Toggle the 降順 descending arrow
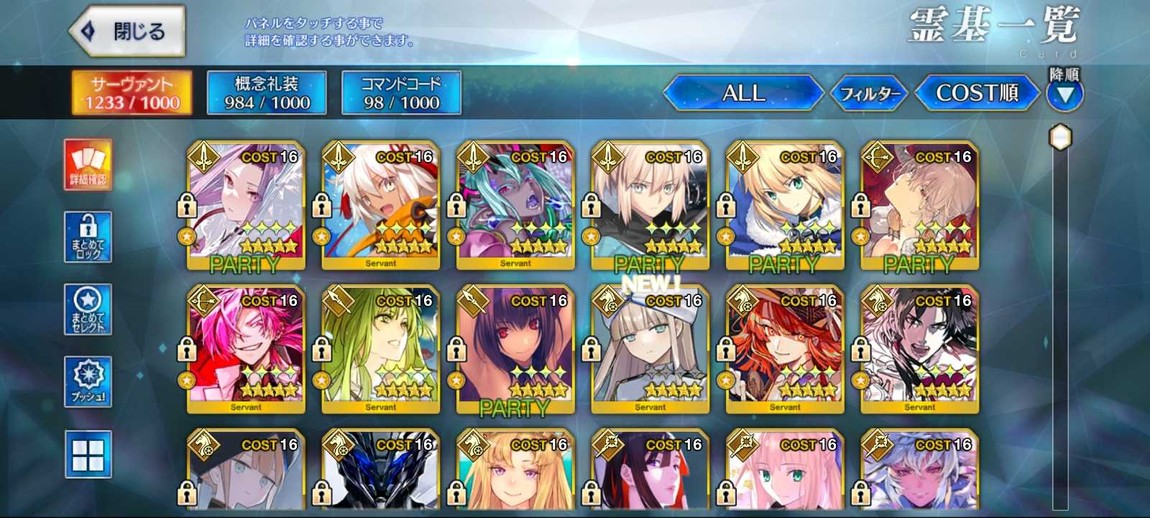This screenshot has width=1150, height=518. pyautogui.click(x=1064, y=95)
